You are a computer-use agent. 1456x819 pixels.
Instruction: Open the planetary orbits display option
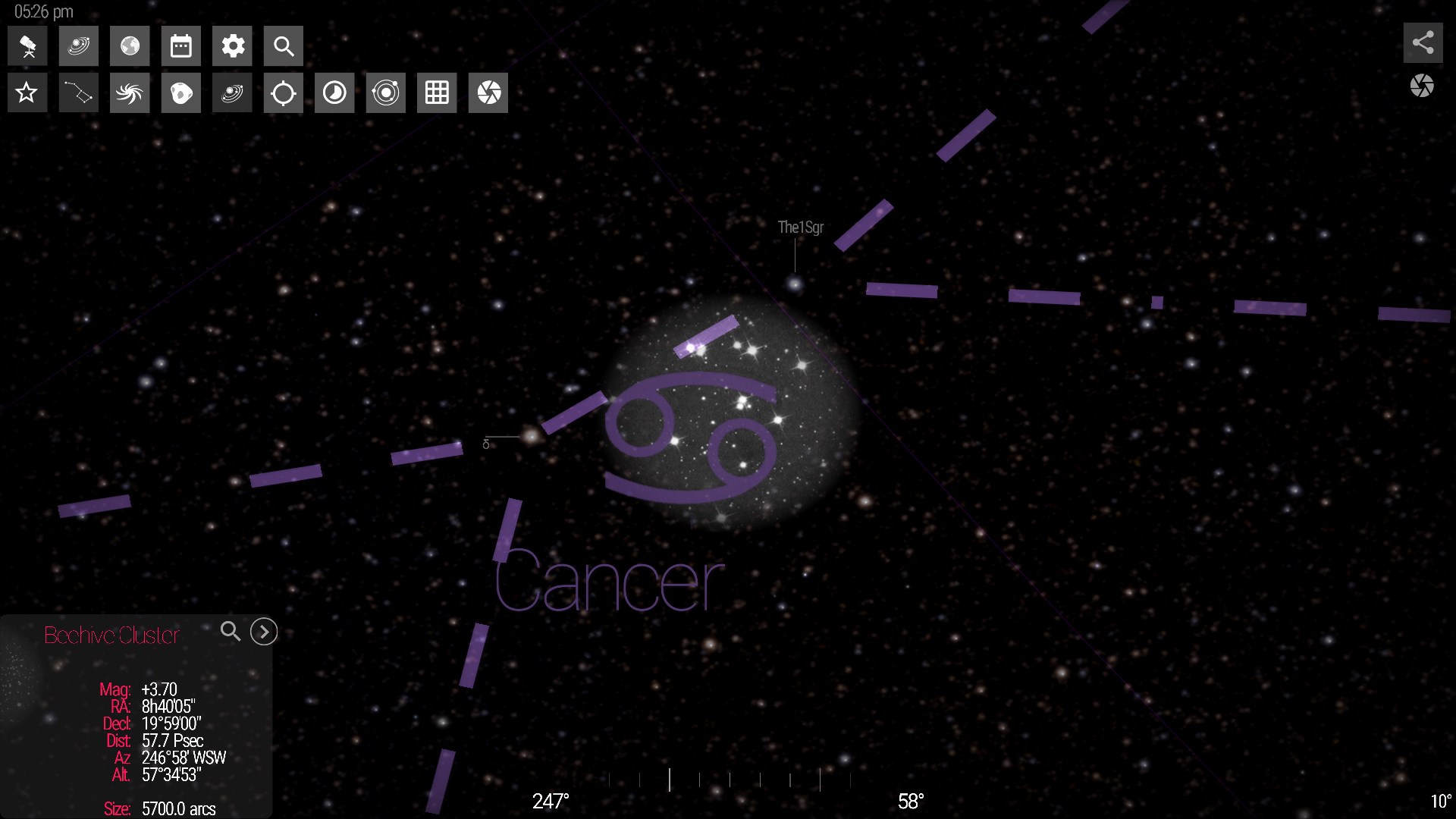pyautogui.click(x=385, y=93)
